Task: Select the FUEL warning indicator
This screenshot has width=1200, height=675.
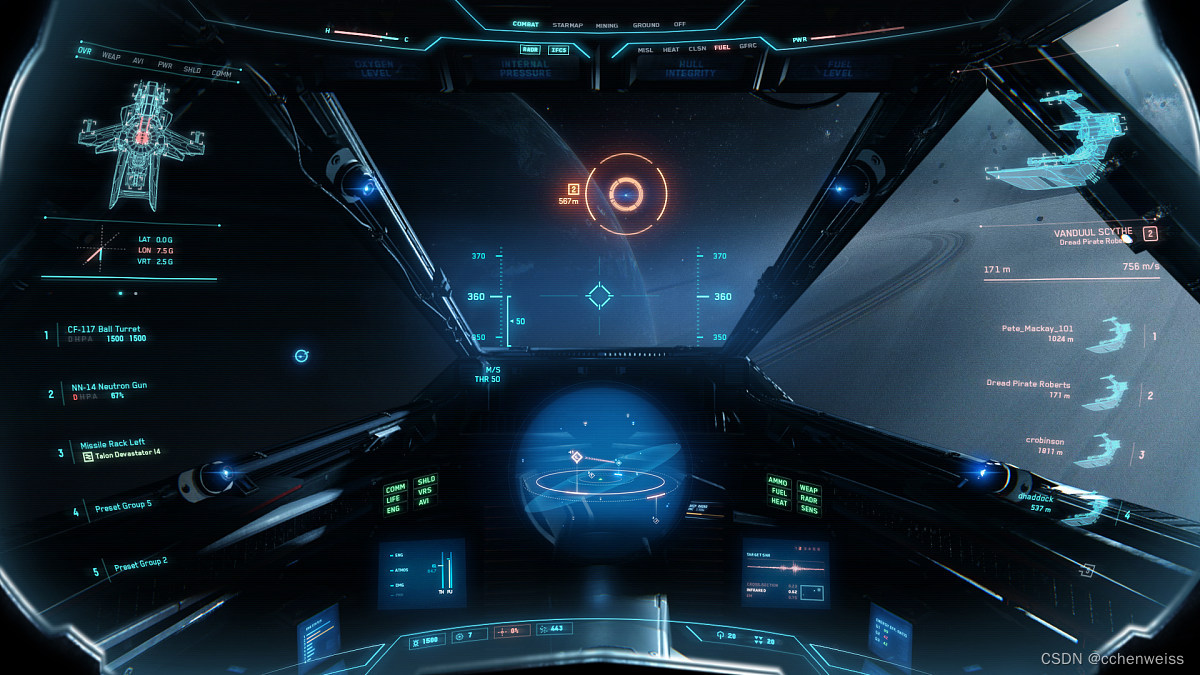Action: (721, 48)
